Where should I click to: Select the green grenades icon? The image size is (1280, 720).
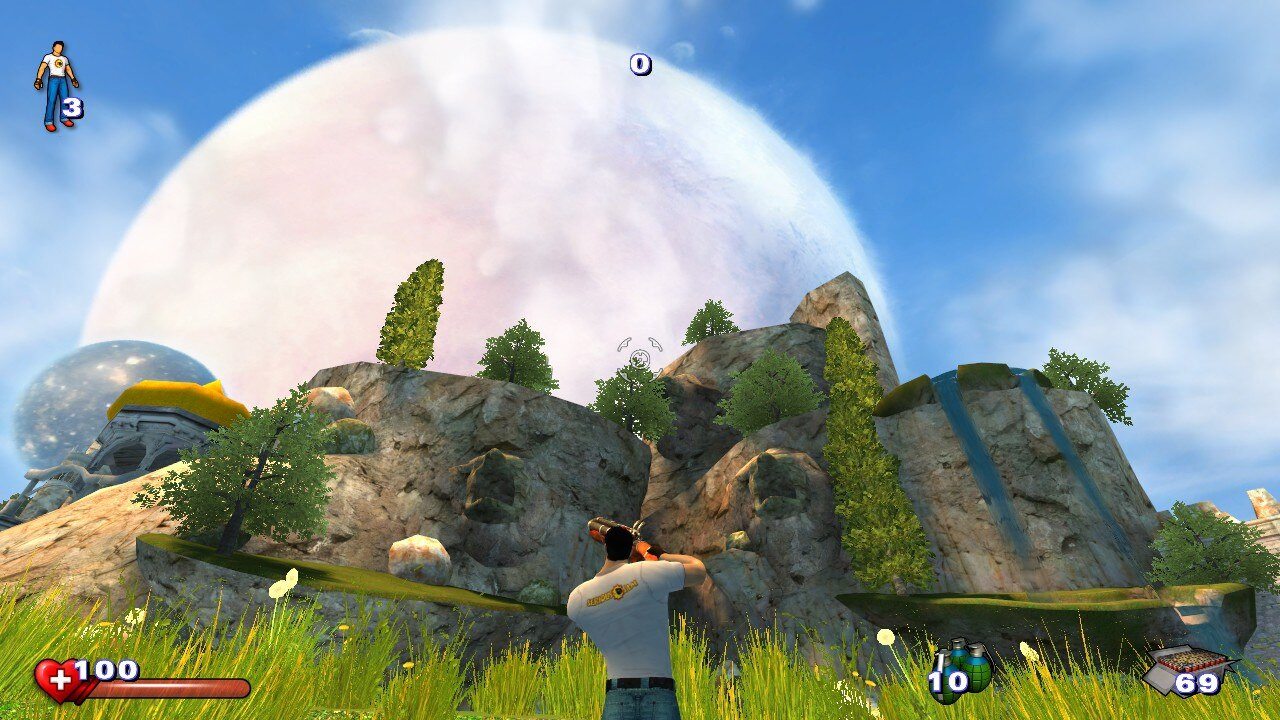tap(965, 665)
